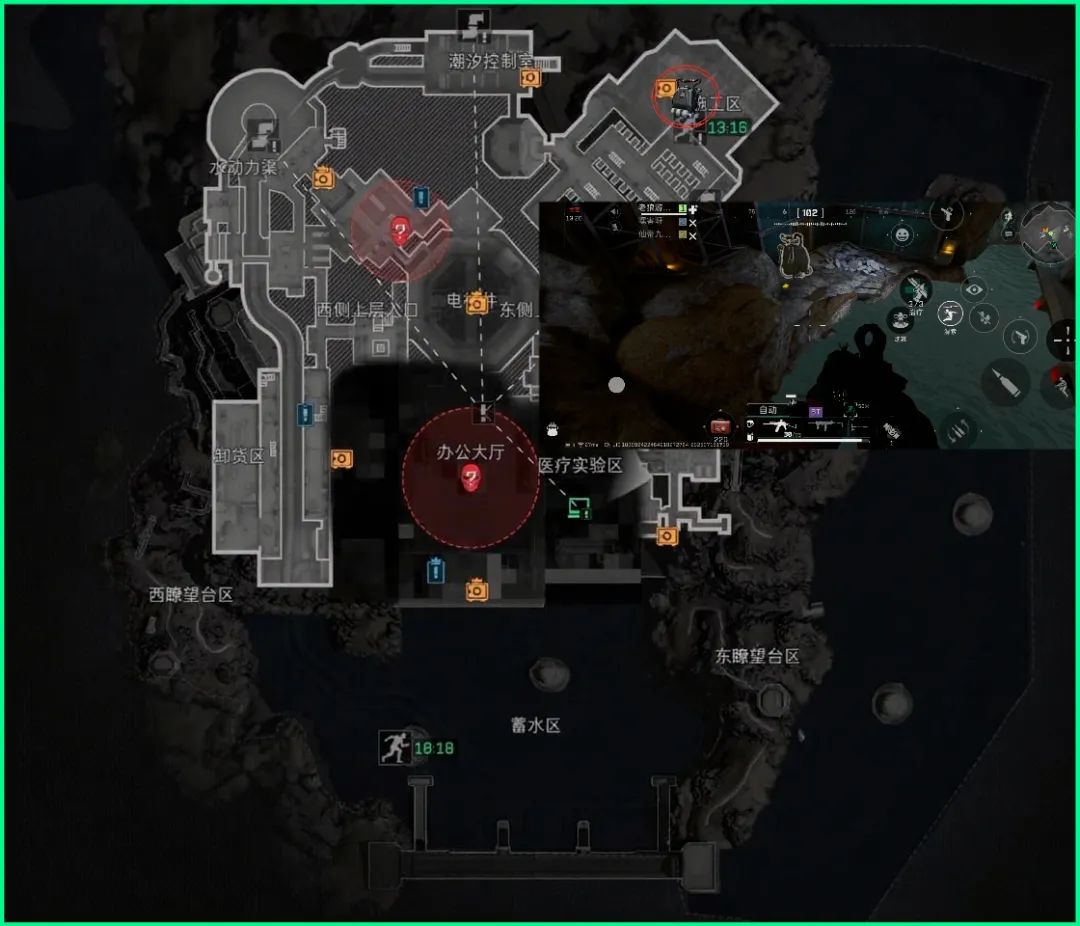Select the safe marker near 水动力渠
Image resolution: width=1080 pixels, height=926 pixels.
pos(323,178)
